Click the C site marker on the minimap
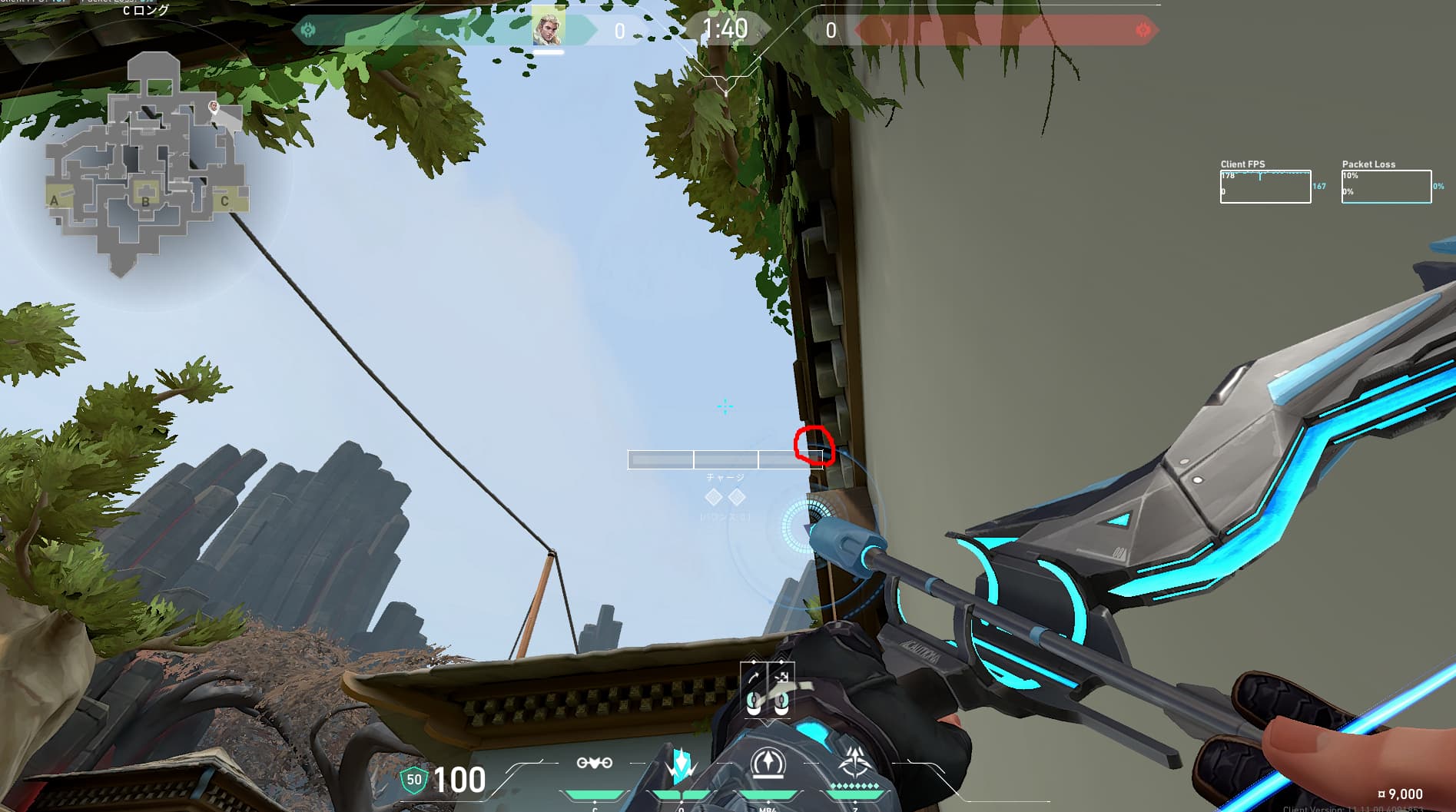Viewport: 1456px width, 812px height. pyautogui.click(x=224, y=201)
